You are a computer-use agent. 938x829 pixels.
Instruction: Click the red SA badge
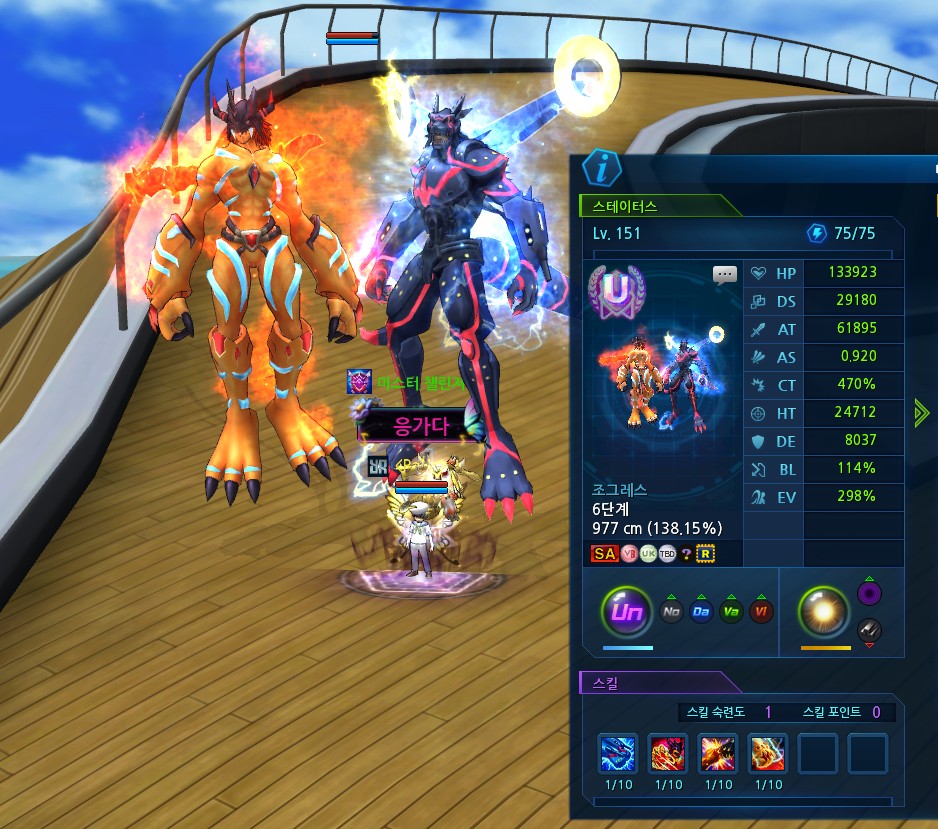604,553
